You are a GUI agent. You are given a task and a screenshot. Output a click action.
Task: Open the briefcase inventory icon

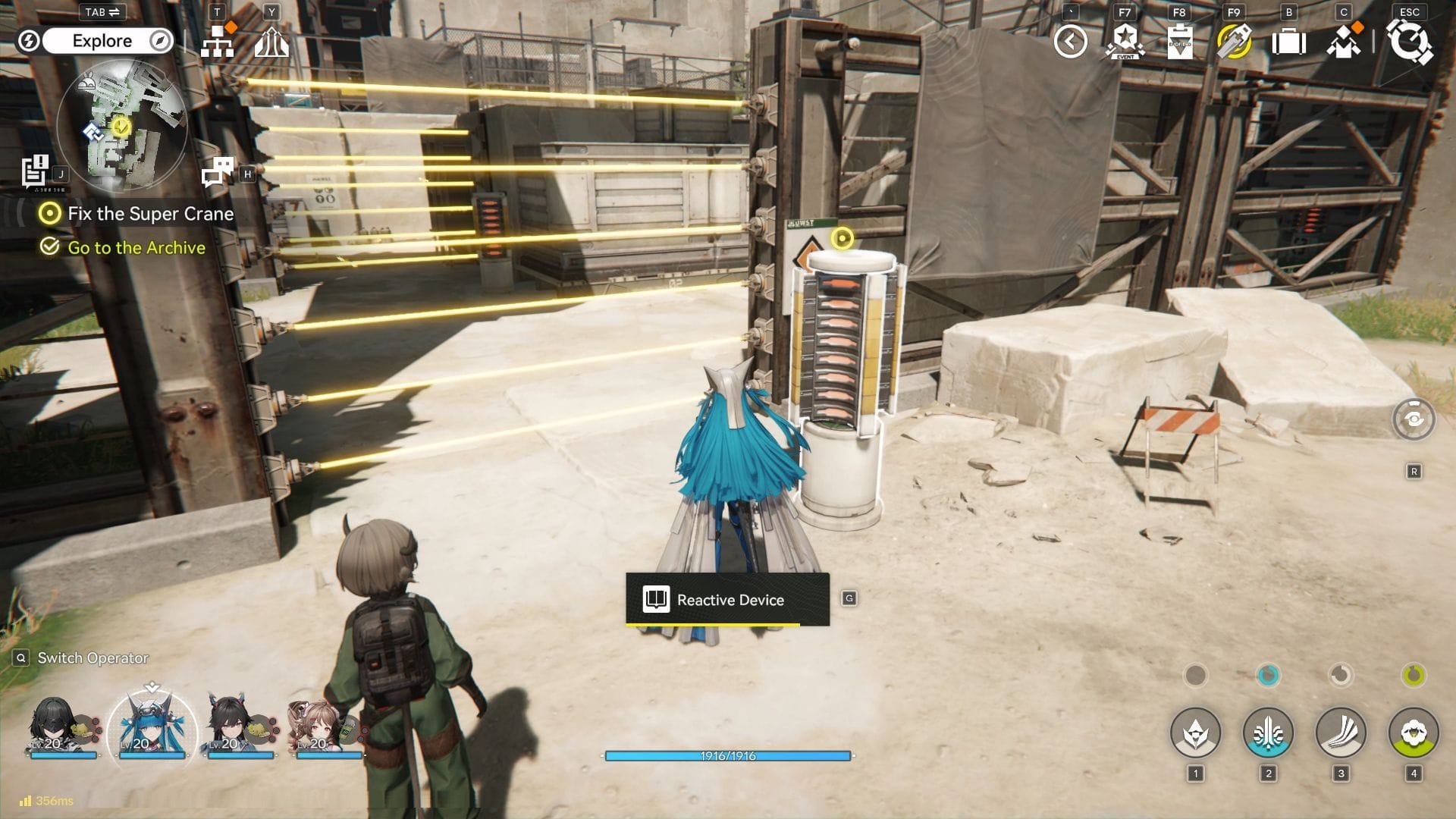pyautogui.click(x=1288, y=42)
